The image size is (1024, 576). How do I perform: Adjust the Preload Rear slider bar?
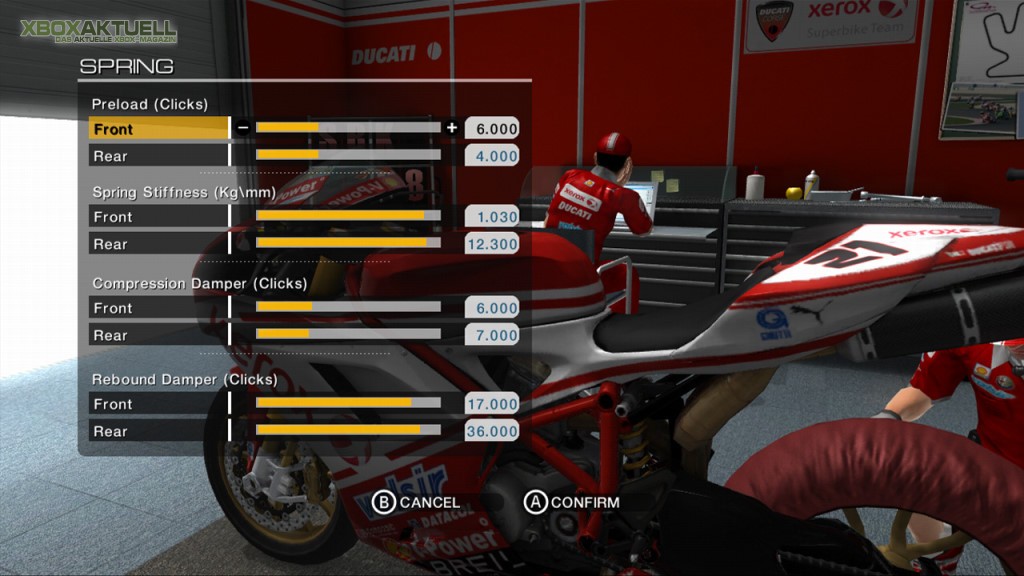(x=348, y=155)
